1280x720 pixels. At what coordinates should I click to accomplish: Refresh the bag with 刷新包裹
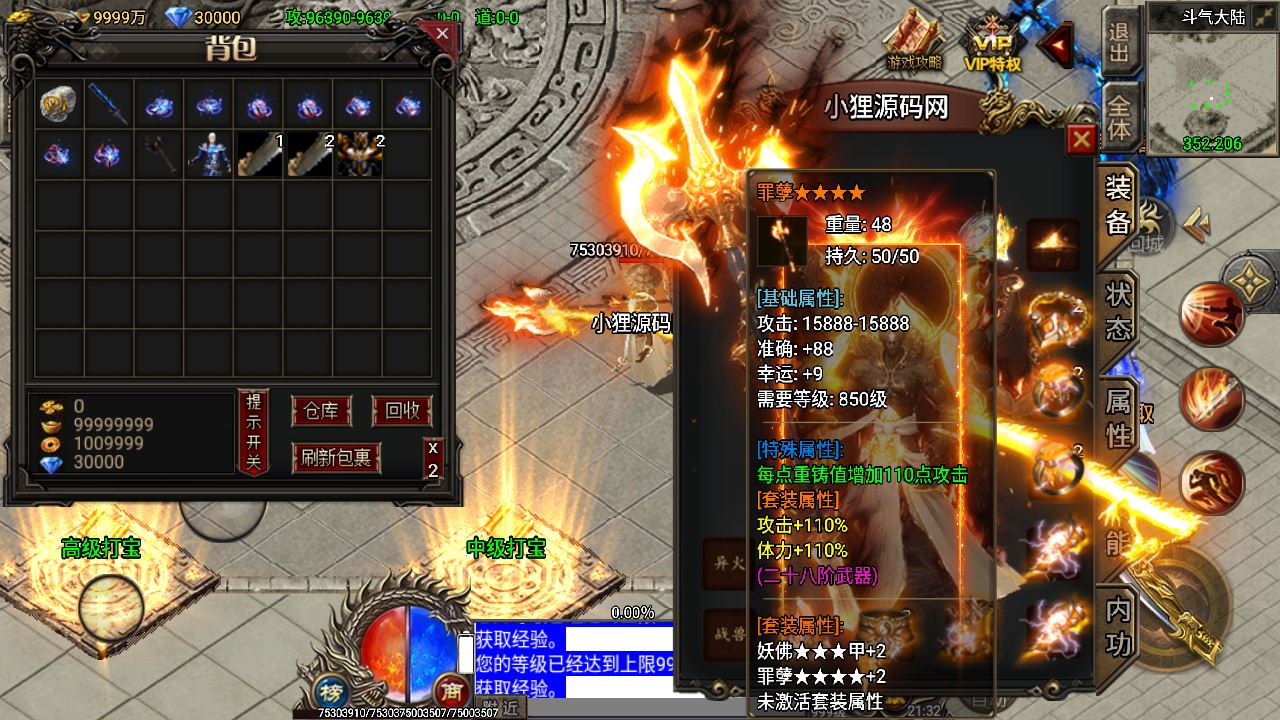click(336, 457)
